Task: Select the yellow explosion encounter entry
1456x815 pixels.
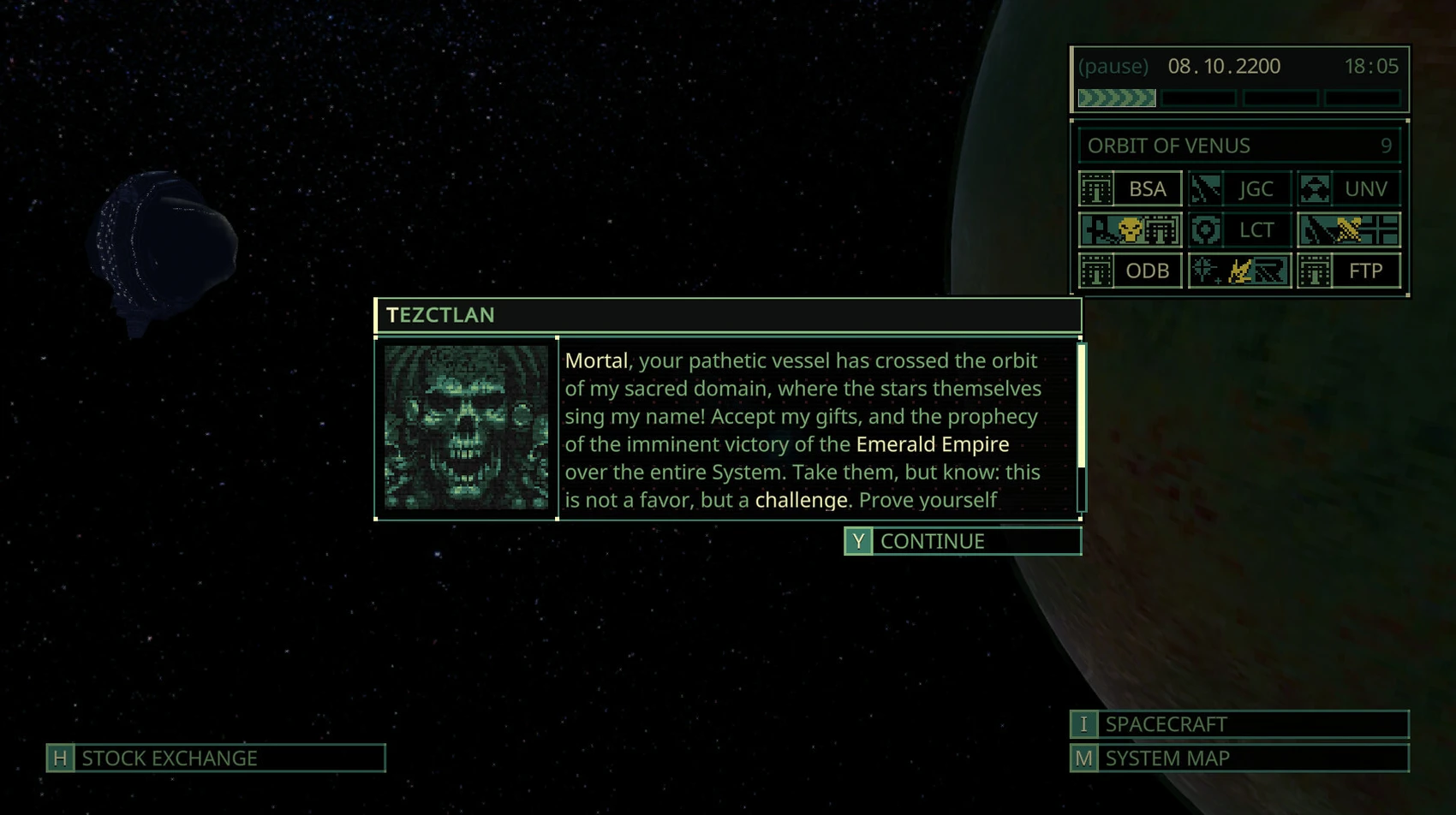Action: pos(1239,271)
